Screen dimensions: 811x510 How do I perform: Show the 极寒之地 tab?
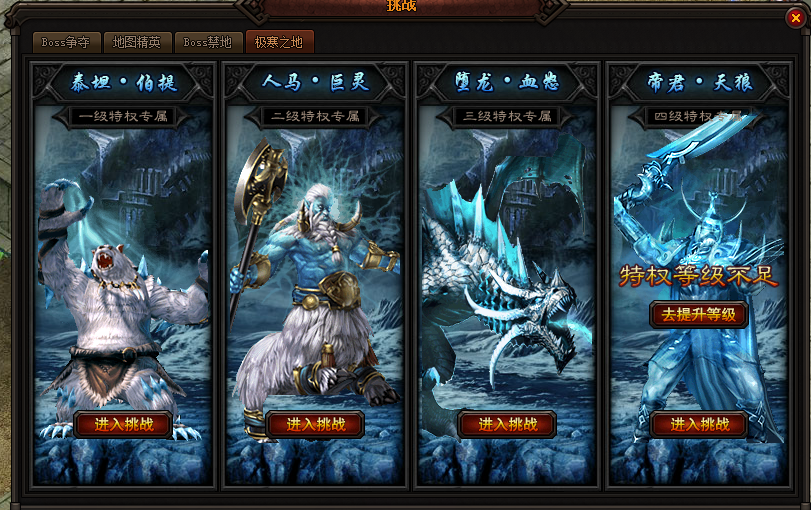click(279, 43)
